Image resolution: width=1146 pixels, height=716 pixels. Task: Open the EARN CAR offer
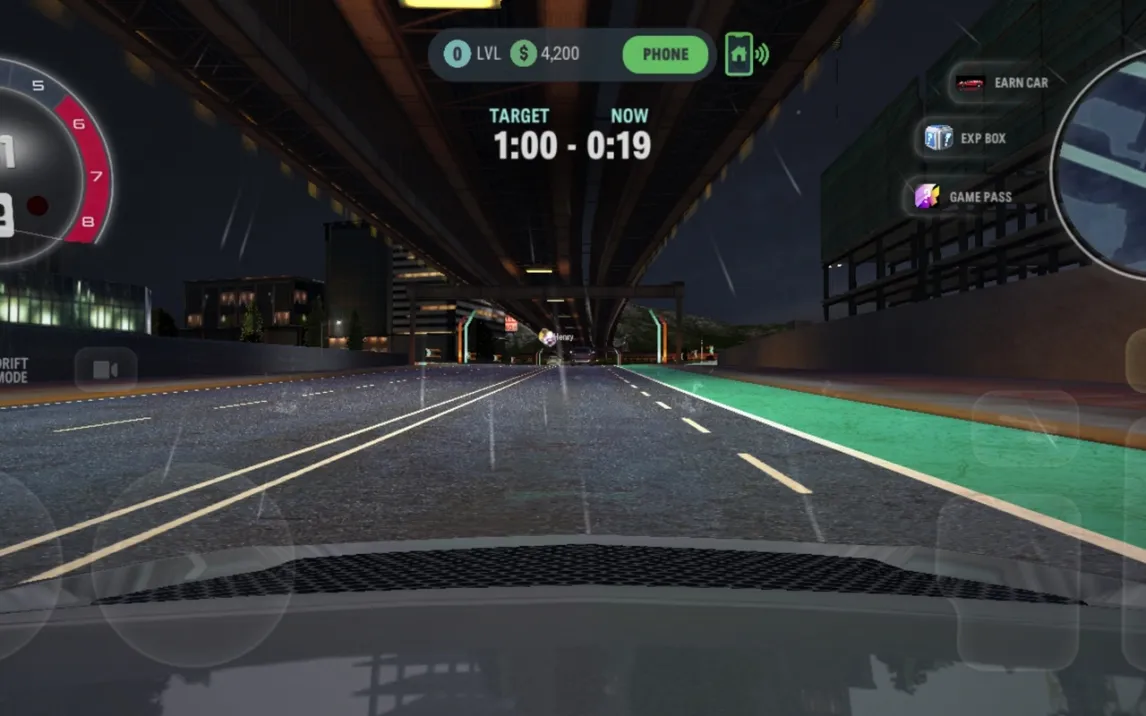1001,83
